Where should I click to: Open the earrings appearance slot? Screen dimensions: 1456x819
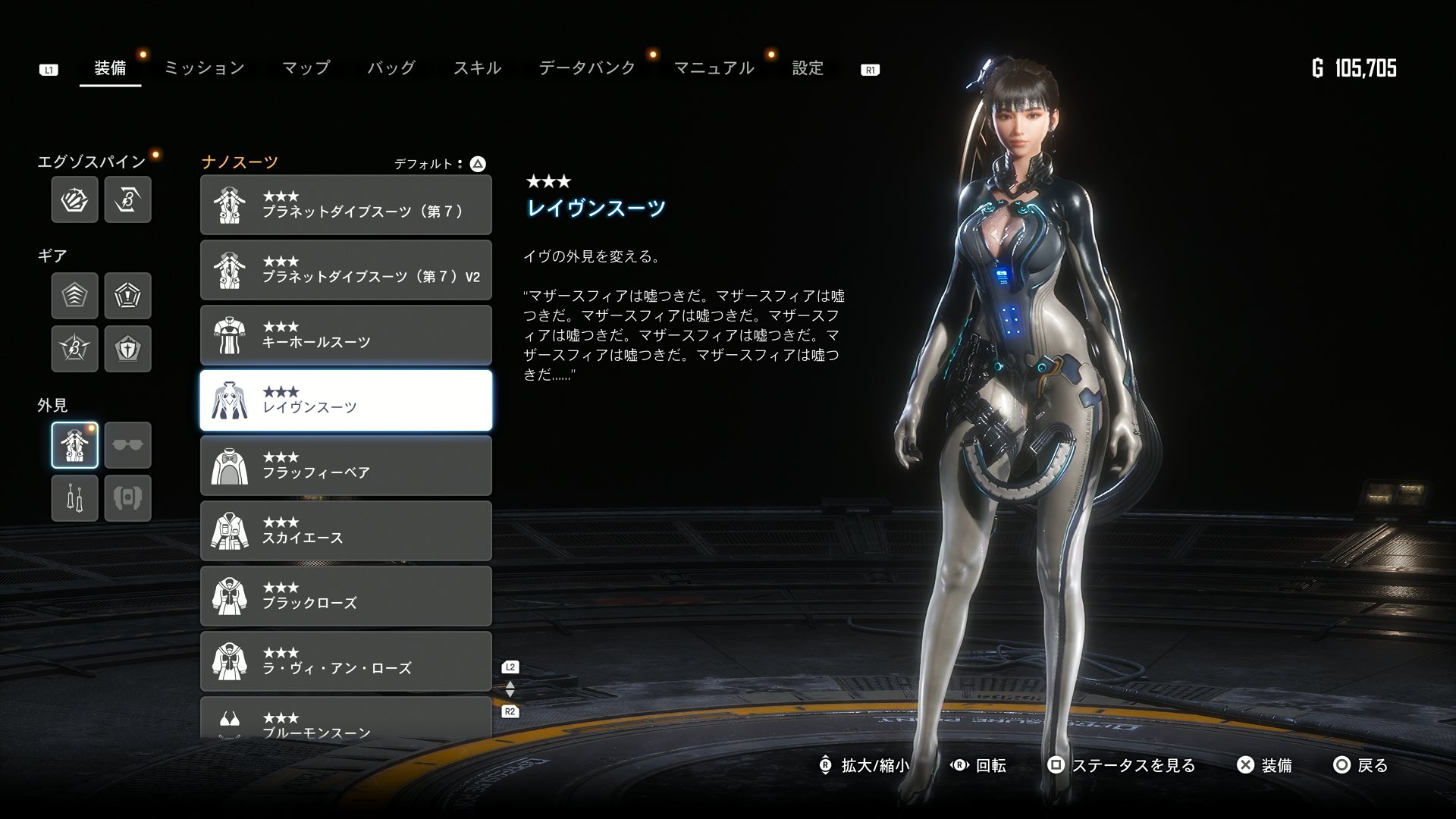[74, 498]
